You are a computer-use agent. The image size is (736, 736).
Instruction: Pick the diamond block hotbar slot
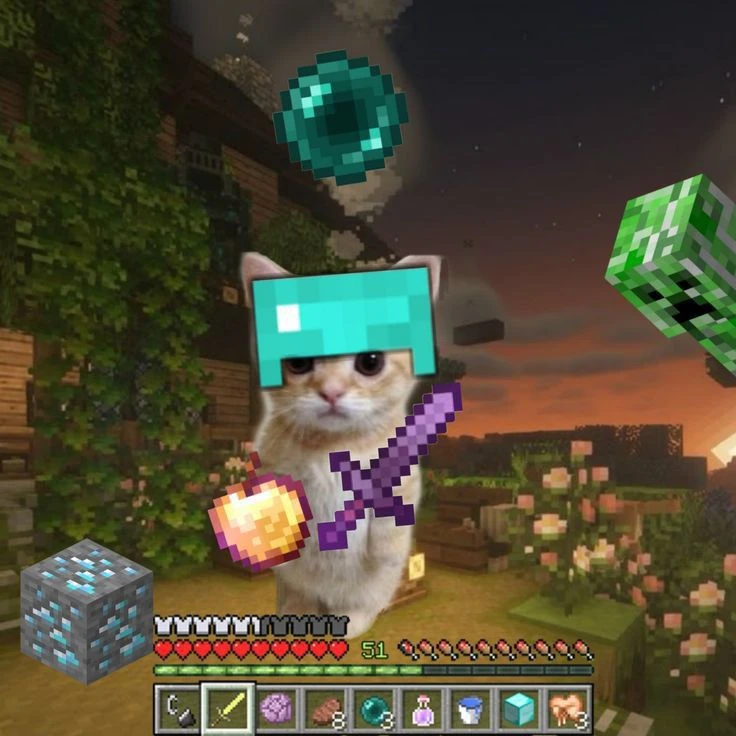pyautogui.click(x=519, y=709)
